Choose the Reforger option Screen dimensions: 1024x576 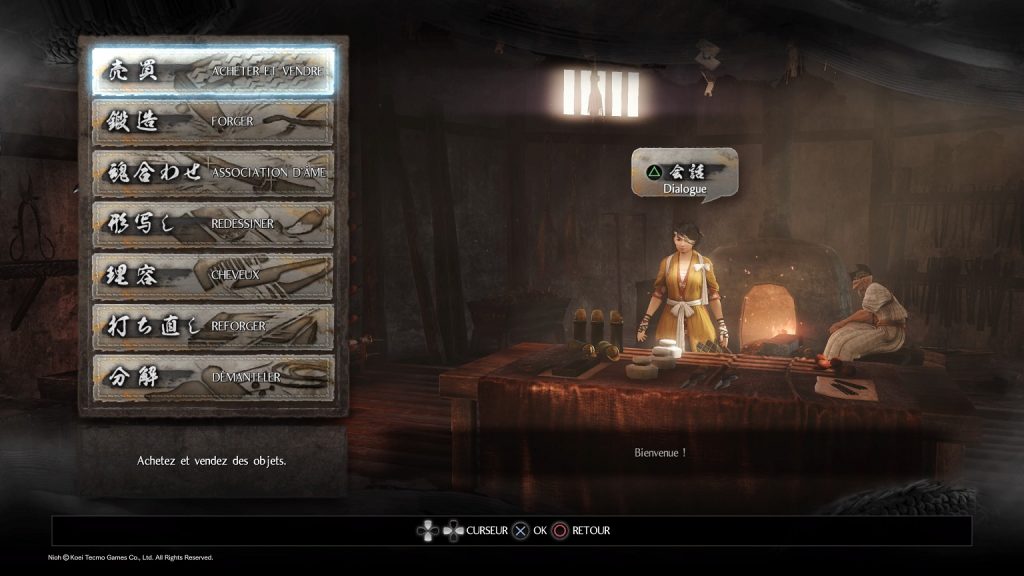click(213, 326)
